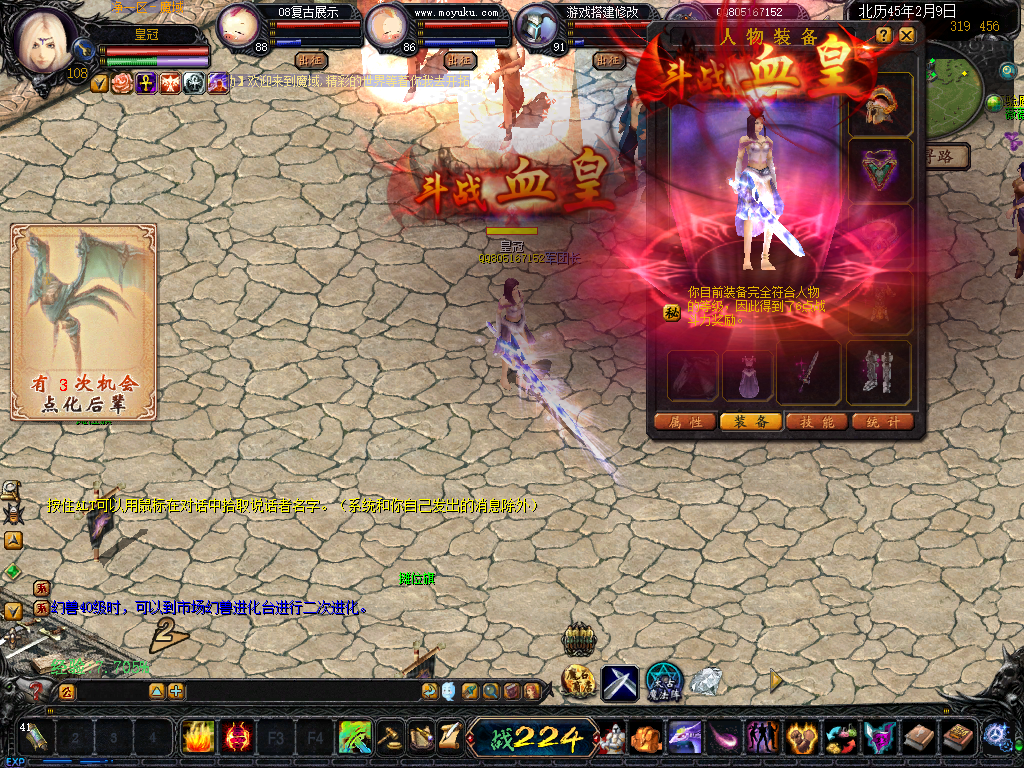The width and height of the screenshot is (1024, 768).
Task: Click the 寻路 pathfinding button
Action: 945,156
